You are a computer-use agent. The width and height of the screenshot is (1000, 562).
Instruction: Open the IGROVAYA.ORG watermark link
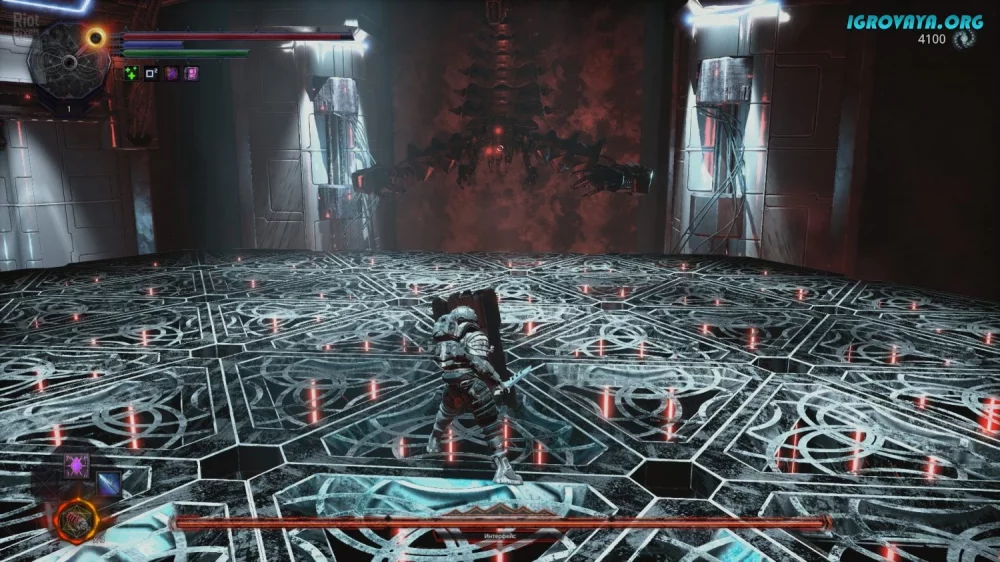(x=913, y=20)
